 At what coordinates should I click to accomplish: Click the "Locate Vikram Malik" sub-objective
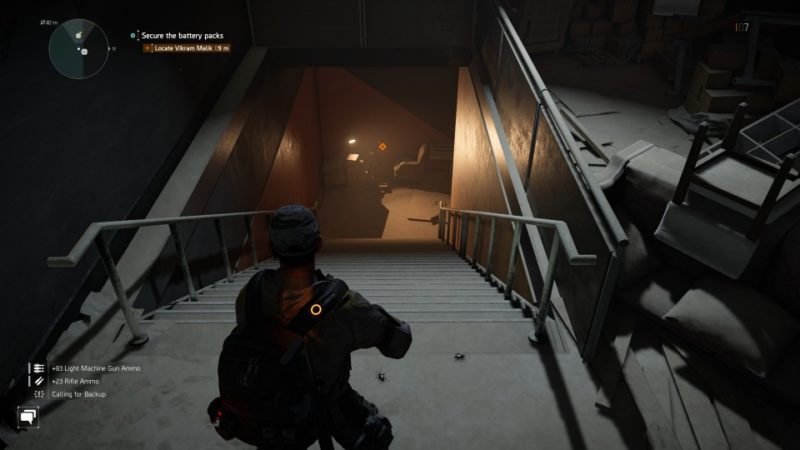191,47
